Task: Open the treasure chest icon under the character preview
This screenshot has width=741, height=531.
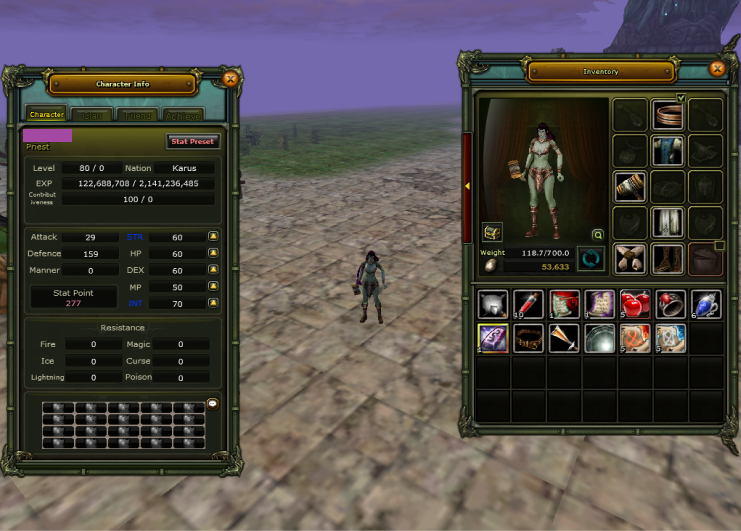Action: pos(492,232)
